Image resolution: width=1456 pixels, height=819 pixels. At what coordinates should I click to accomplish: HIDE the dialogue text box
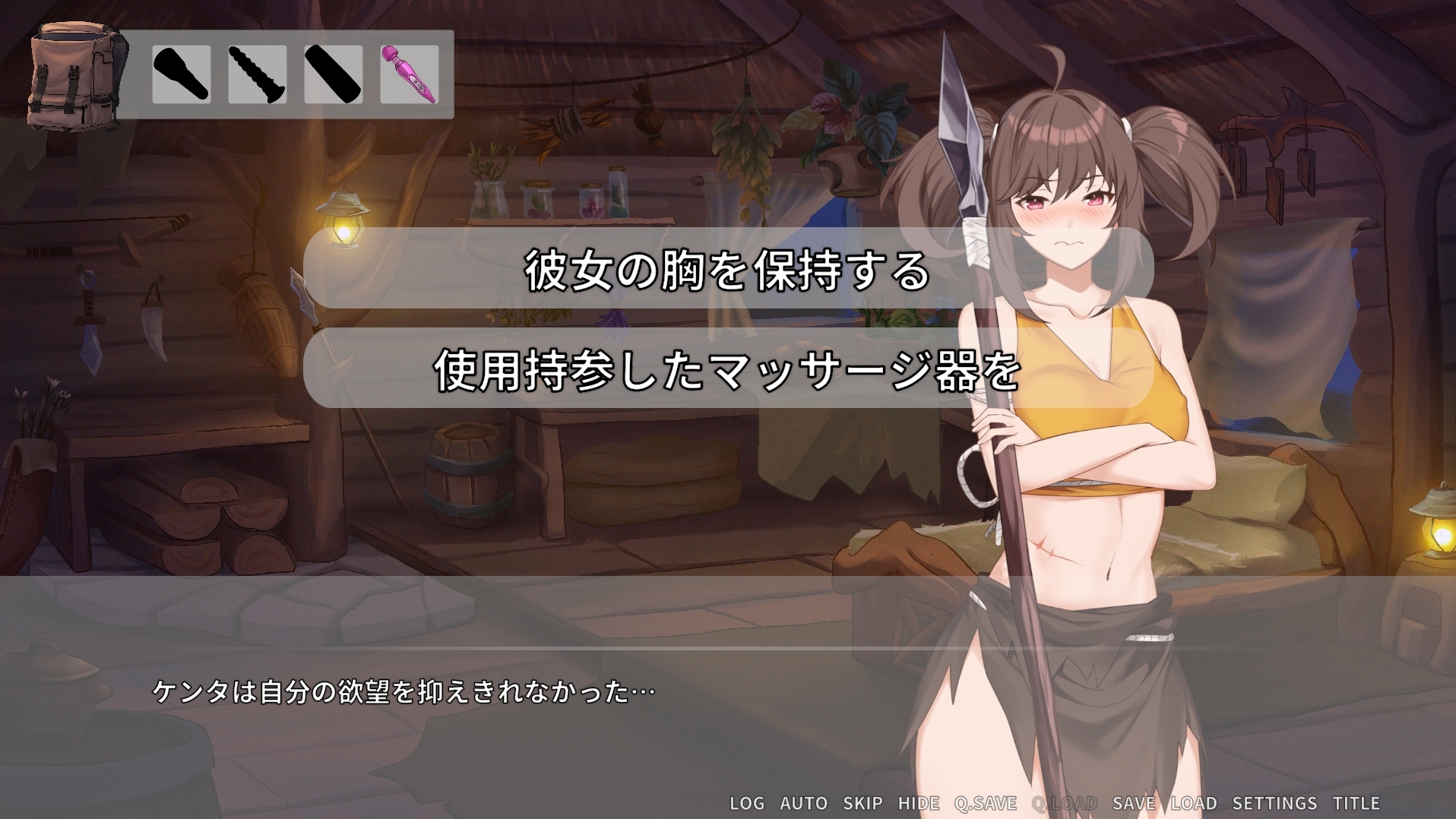point(919,803)
